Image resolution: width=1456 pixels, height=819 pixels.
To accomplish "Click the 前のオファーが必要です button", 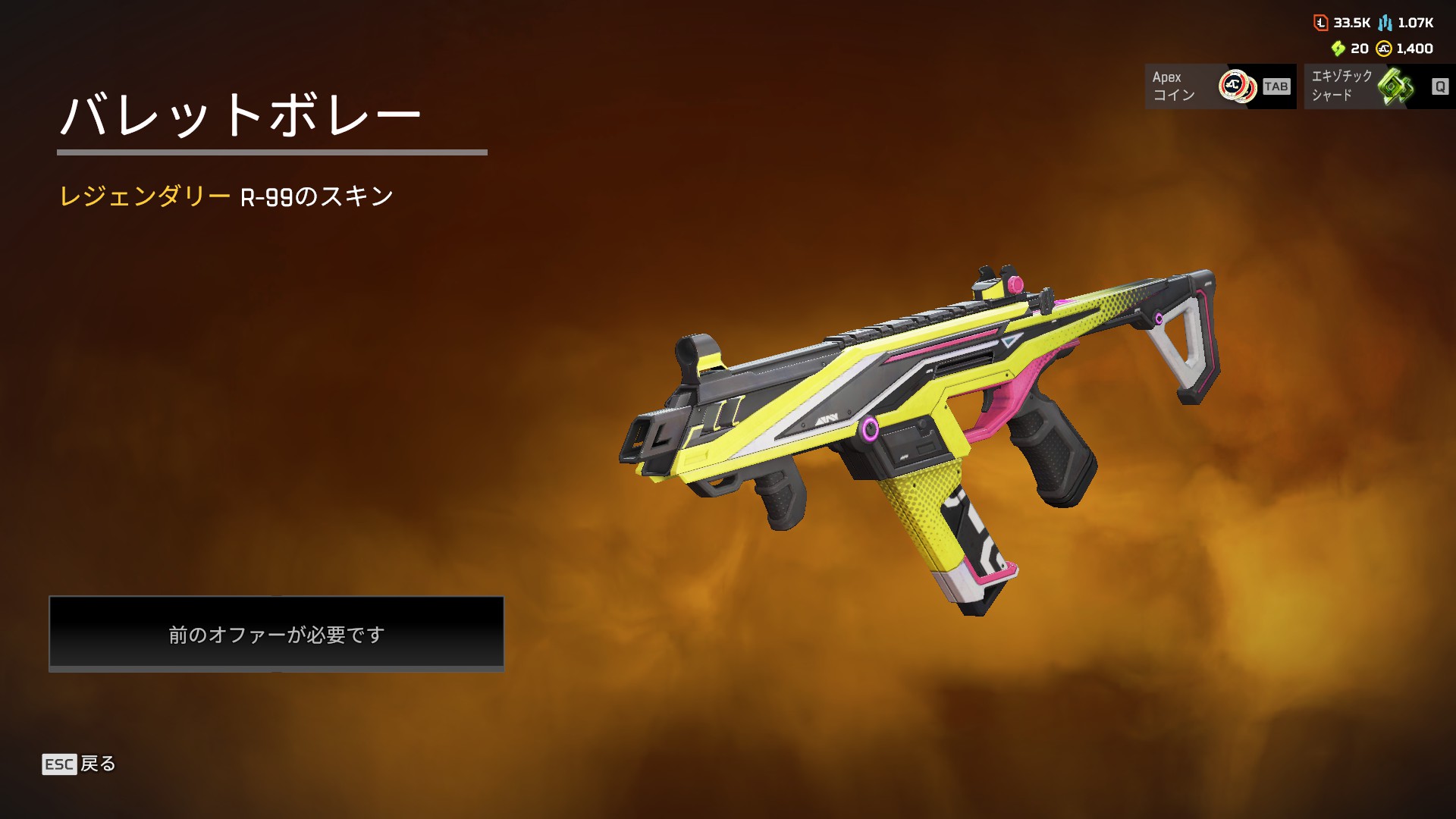I will tap(277, 633).
